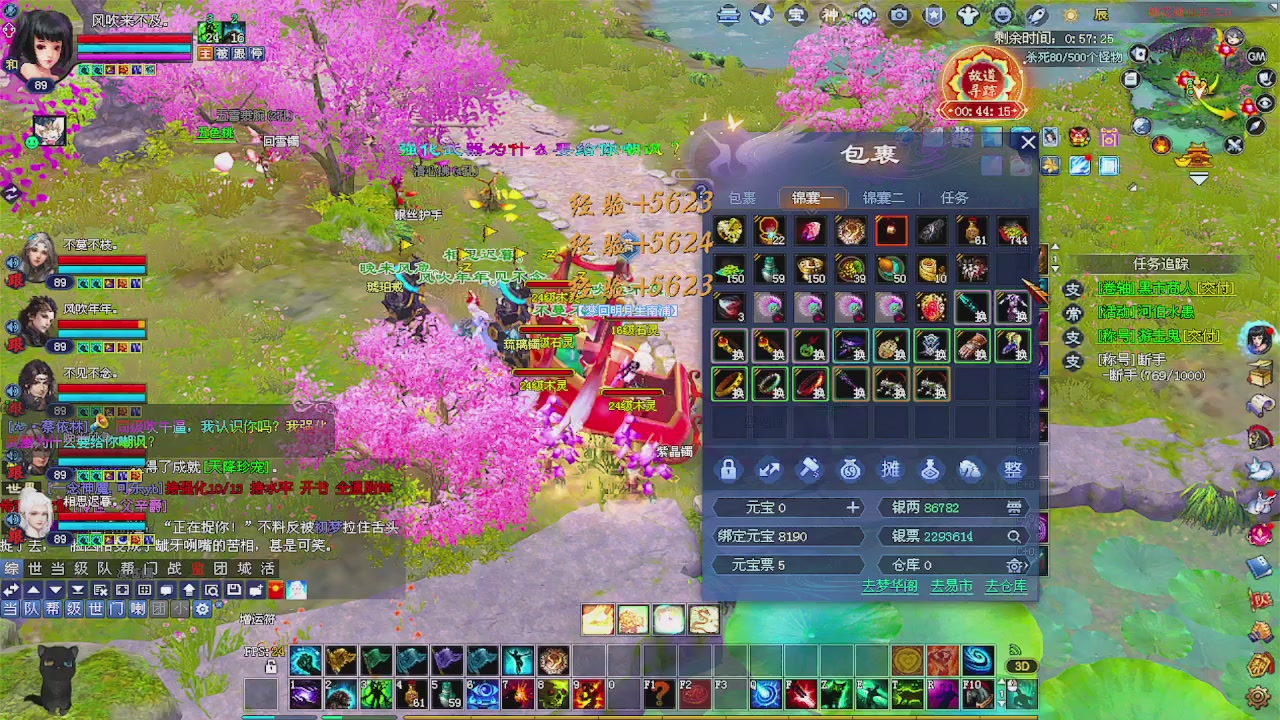Click the magnifier icon beside 银票

(x=1014, y=536)
